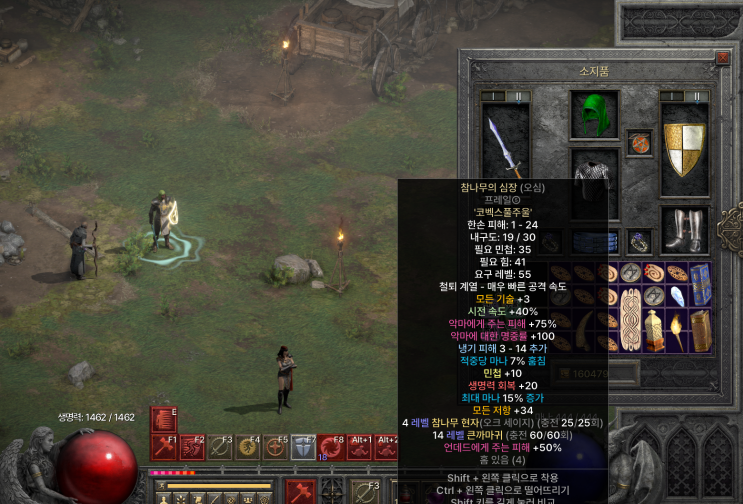Activate the F1 hammer skill
The width and height of the screenshot is (743, 504).
click(163, 447)
